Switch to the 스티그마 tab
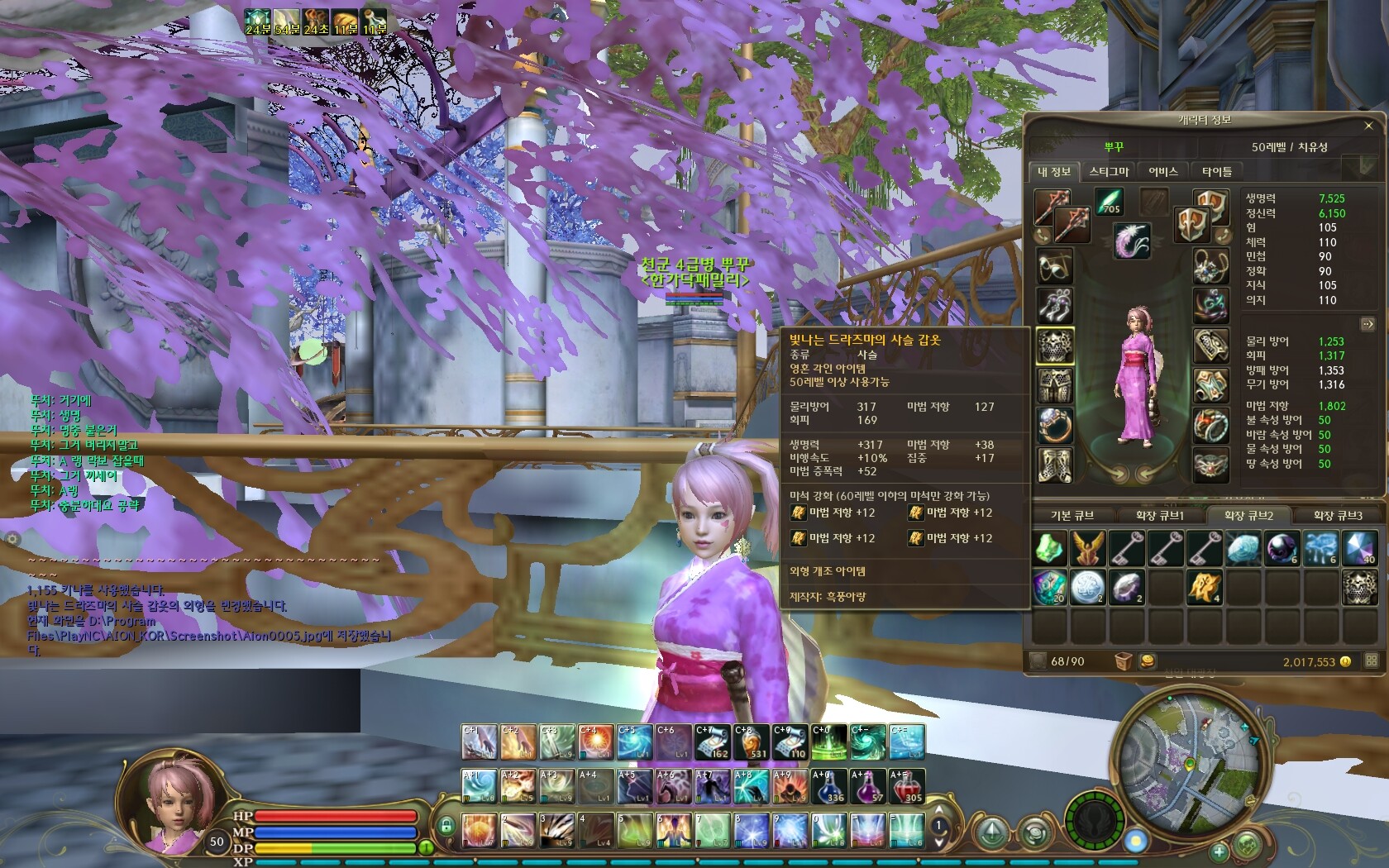Screen dimensions: 1389x868 click(1109, 171)
